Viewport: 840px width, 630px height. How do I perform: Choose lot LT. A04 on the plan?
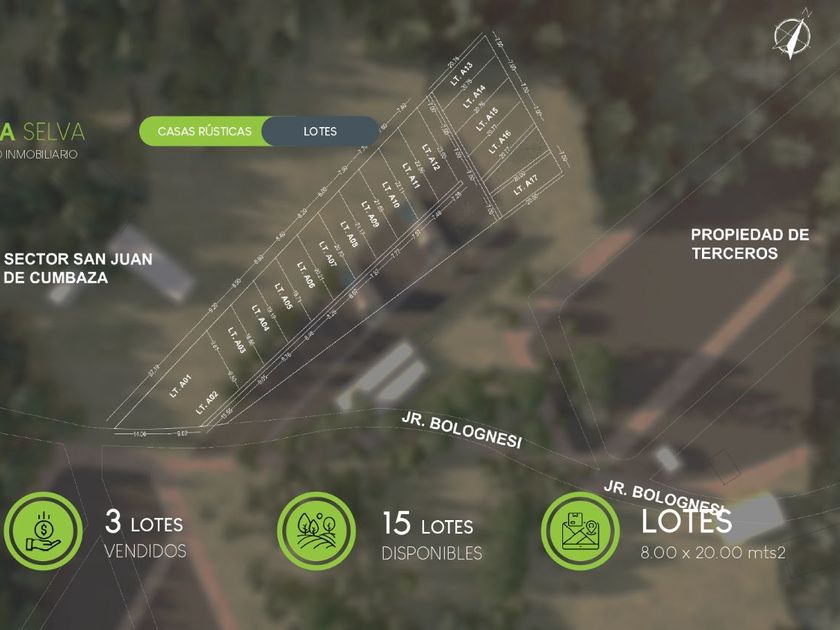tap(261, 319)
